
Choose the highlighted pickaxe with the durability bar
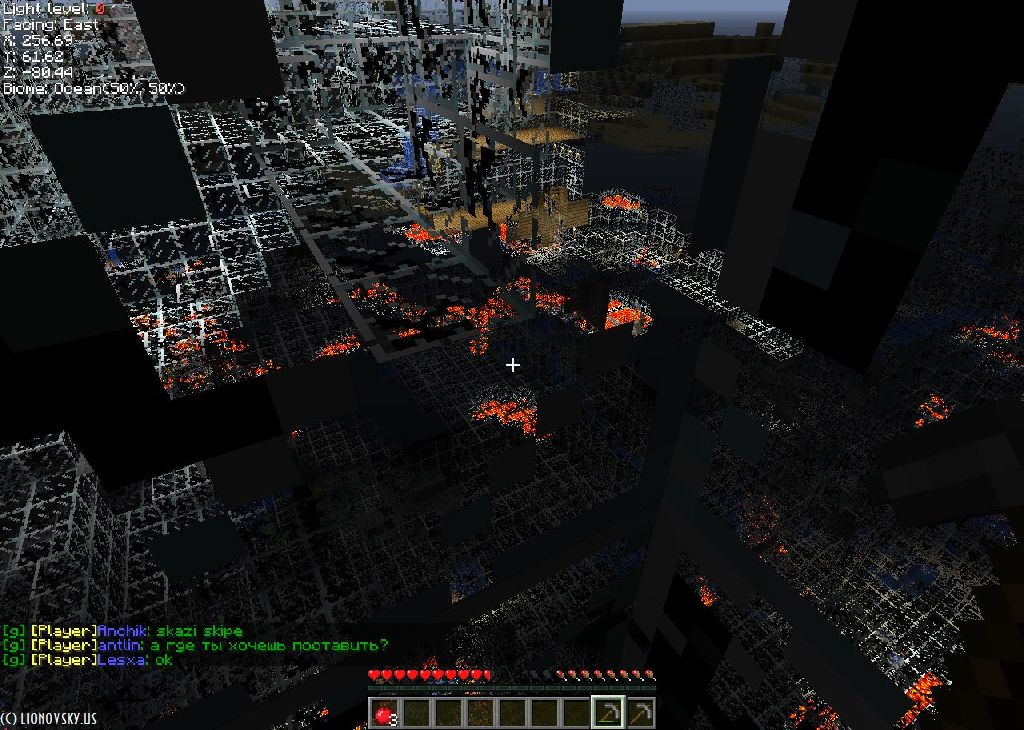(x=608, y=712)
